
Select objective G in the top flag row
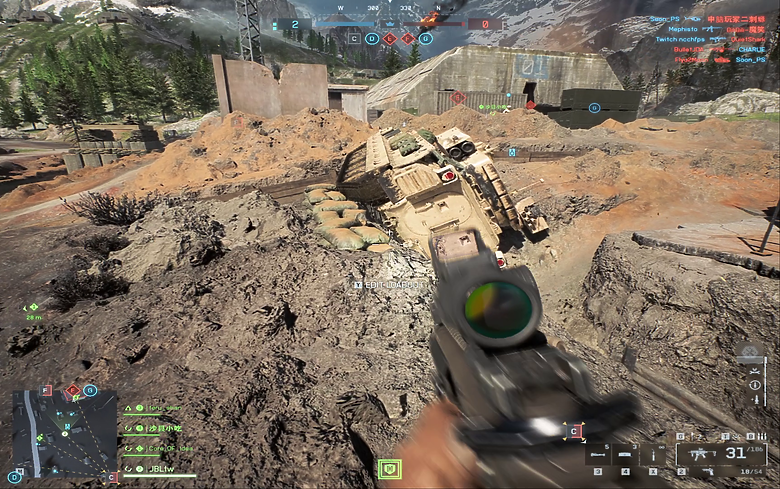pyautogui.click(x=426, y=38)
